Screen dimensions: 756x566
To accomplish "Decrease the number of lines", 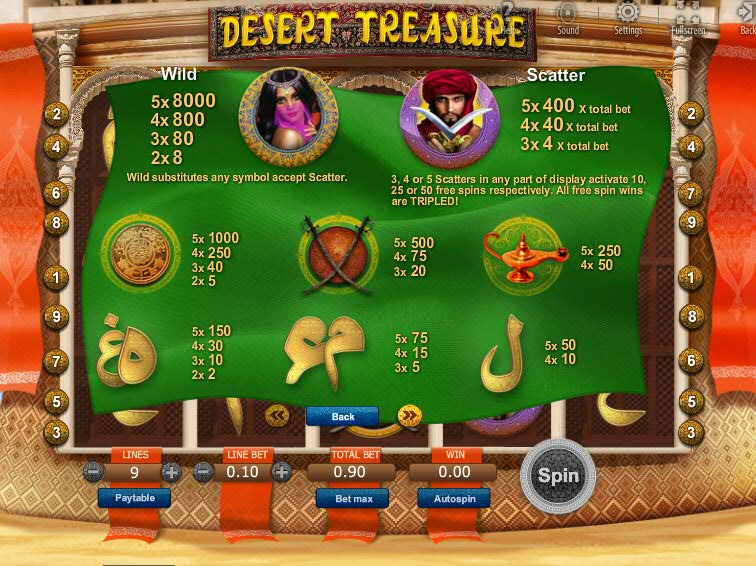I will coord(94,472).
